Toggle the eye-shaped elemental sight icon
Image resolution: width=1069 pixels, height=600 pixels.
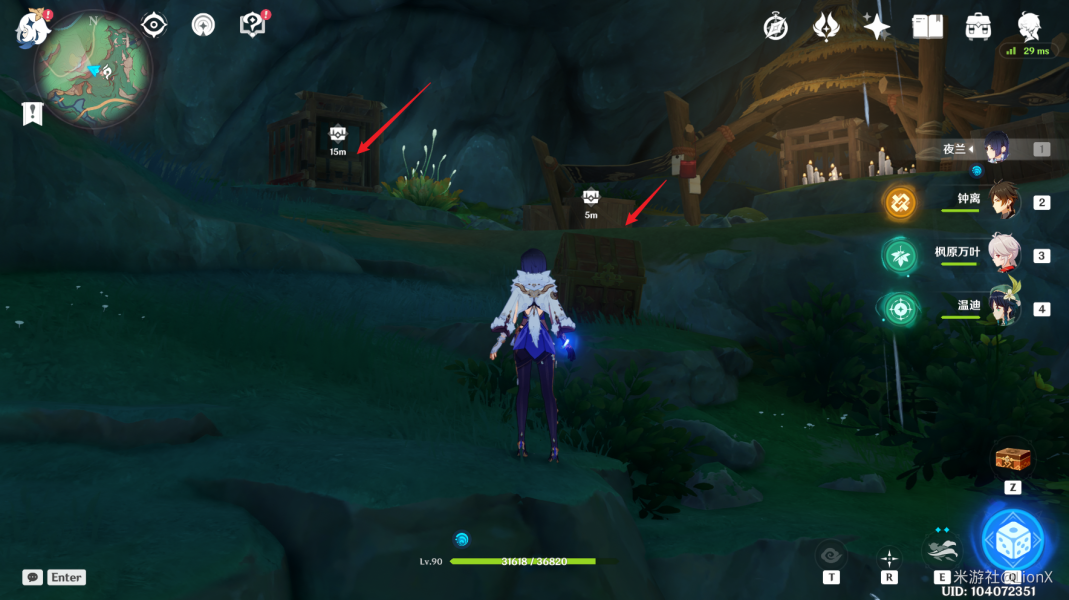(154, 25)
